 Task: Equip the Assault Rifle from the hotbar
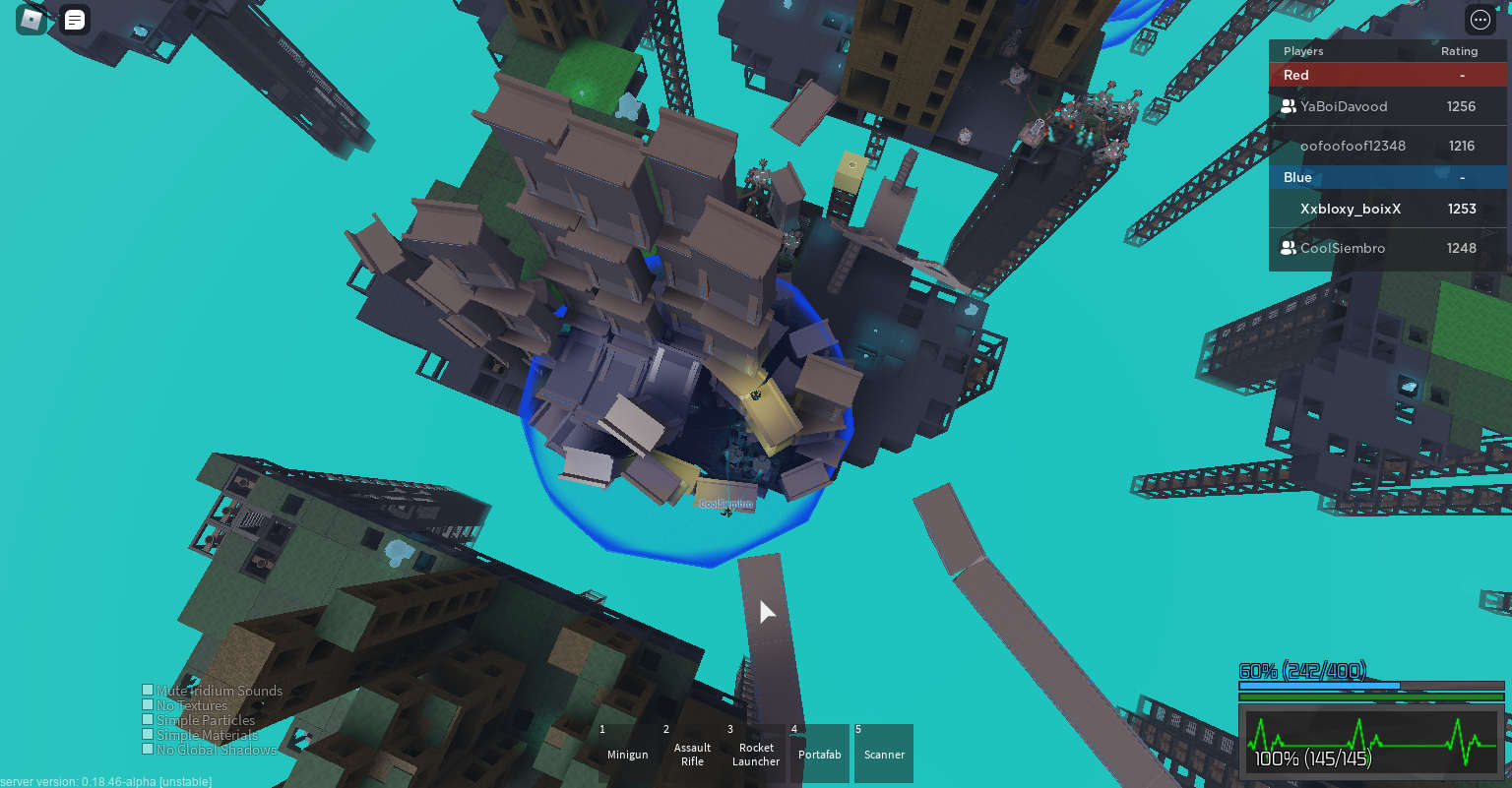[692, 753]
